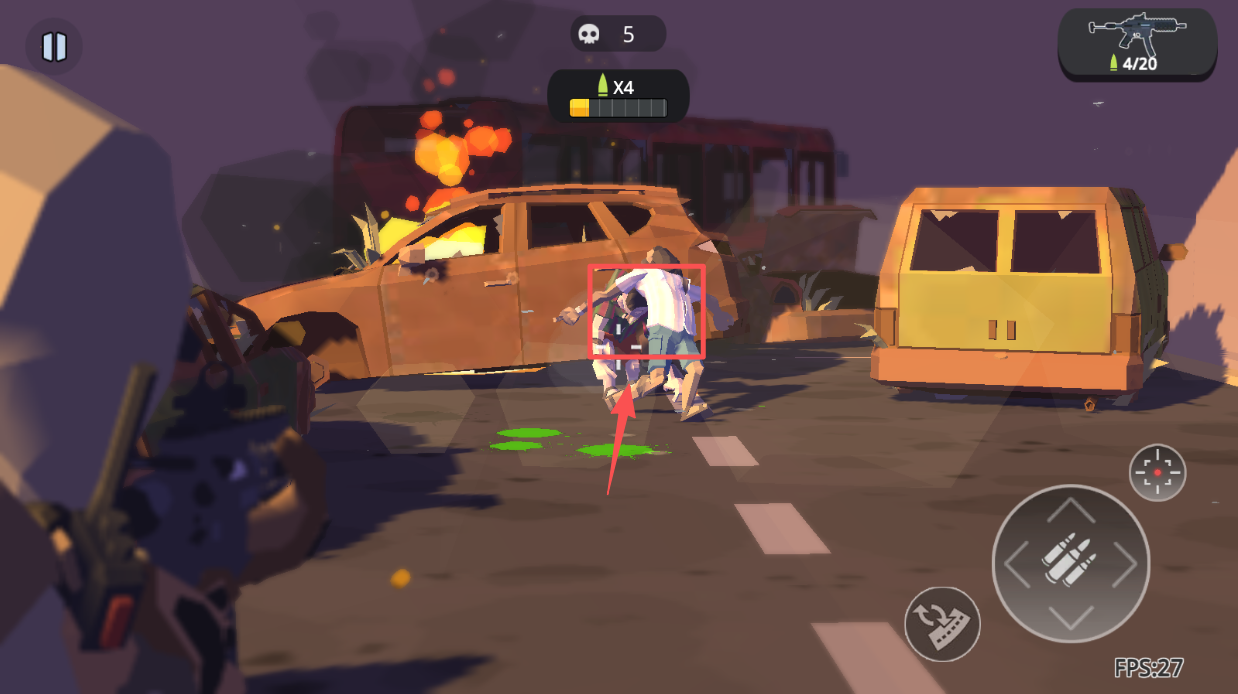Screen dimensions: 1238x694
Task: Reload with the magazine swap button
Action: (942, 623)
